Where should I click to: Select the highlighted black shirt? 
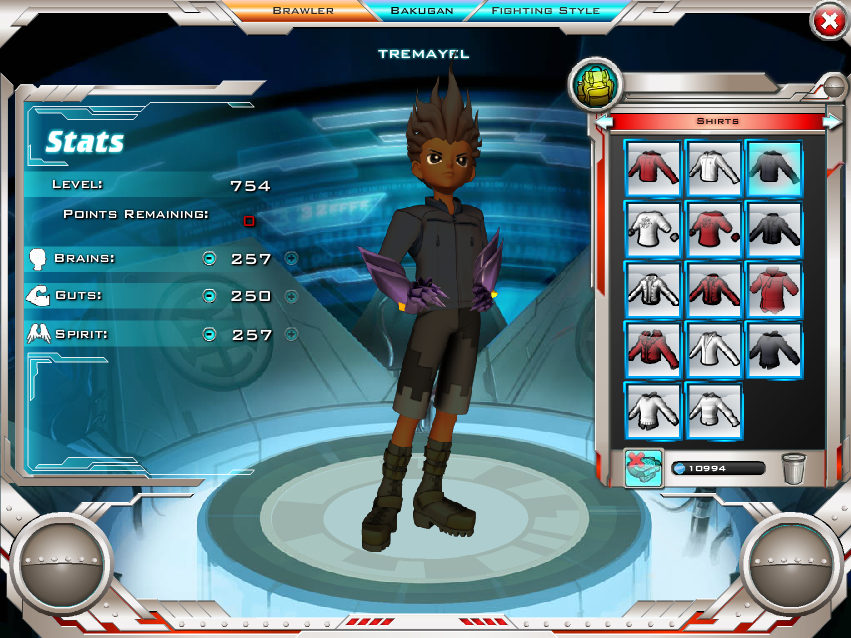pyautogui.click(x=773, y=167)
